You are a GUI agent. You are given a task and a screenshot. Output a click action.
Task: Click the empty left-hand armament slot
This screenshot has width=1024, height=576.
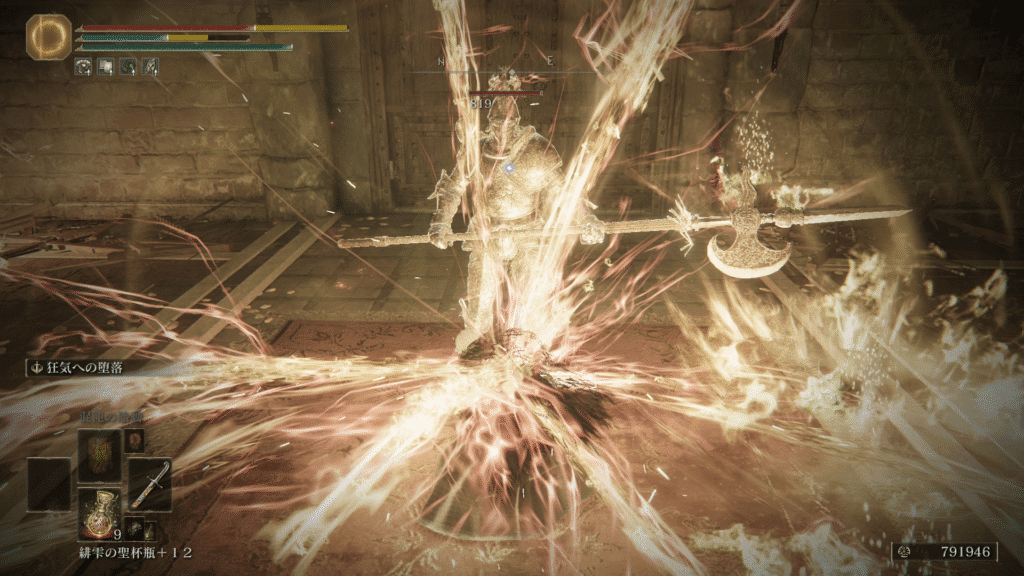click(x=49, y=485)
